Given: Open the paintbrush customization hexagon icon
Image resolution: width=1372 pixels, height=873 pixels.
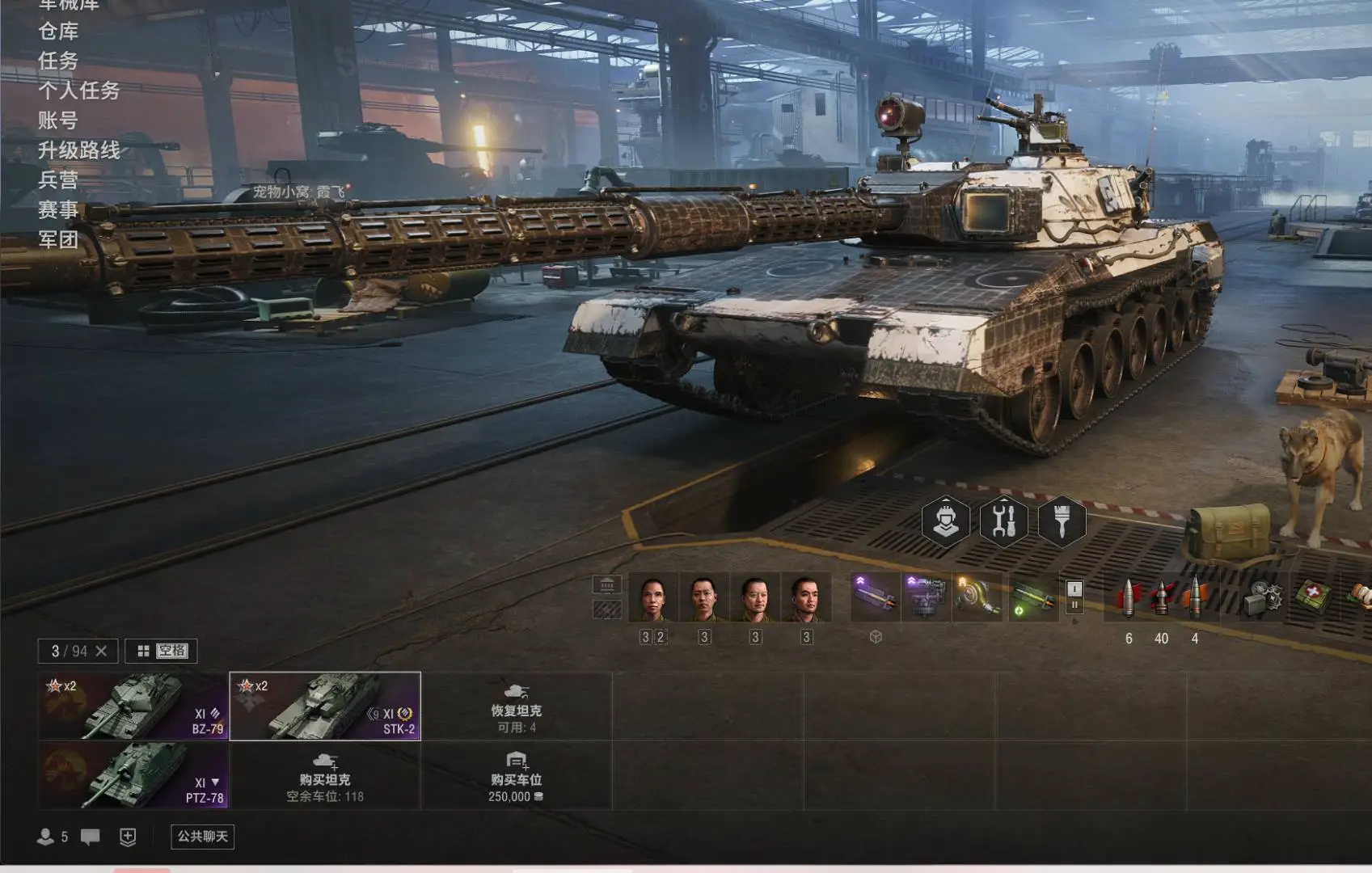Looking at the screenshot, I should 1062,521.
